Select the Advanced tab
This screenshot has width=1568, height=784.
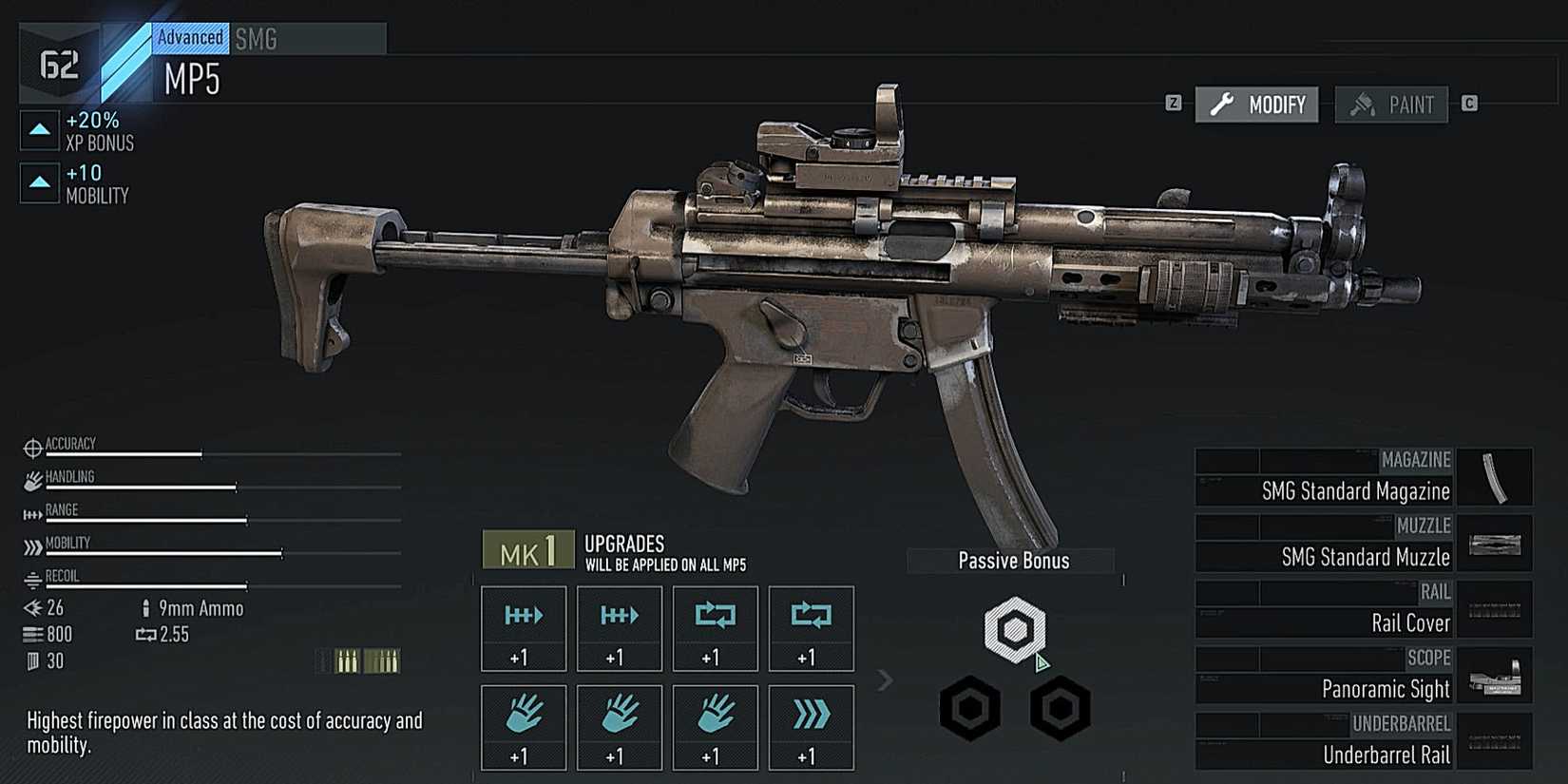(x=189, y=37)
